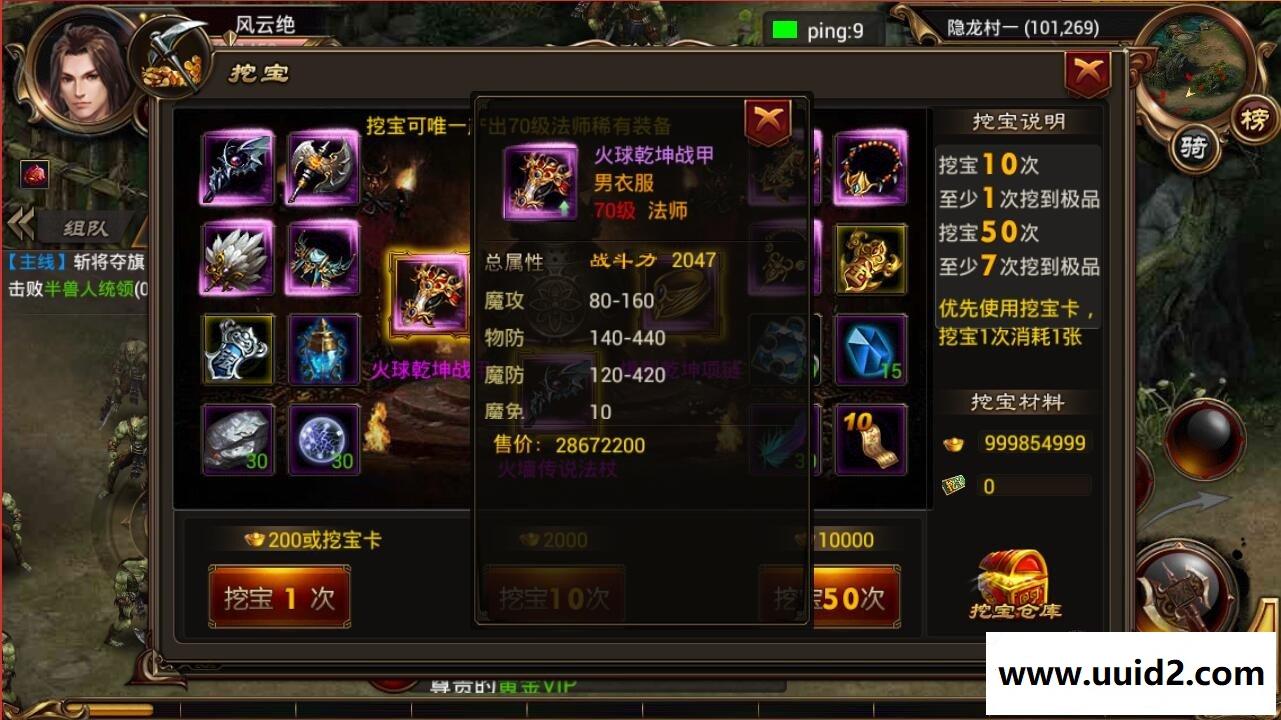Select the dark dagger item in the grid
This screenshot has width=1281, height=720.
tap(238, 170)
